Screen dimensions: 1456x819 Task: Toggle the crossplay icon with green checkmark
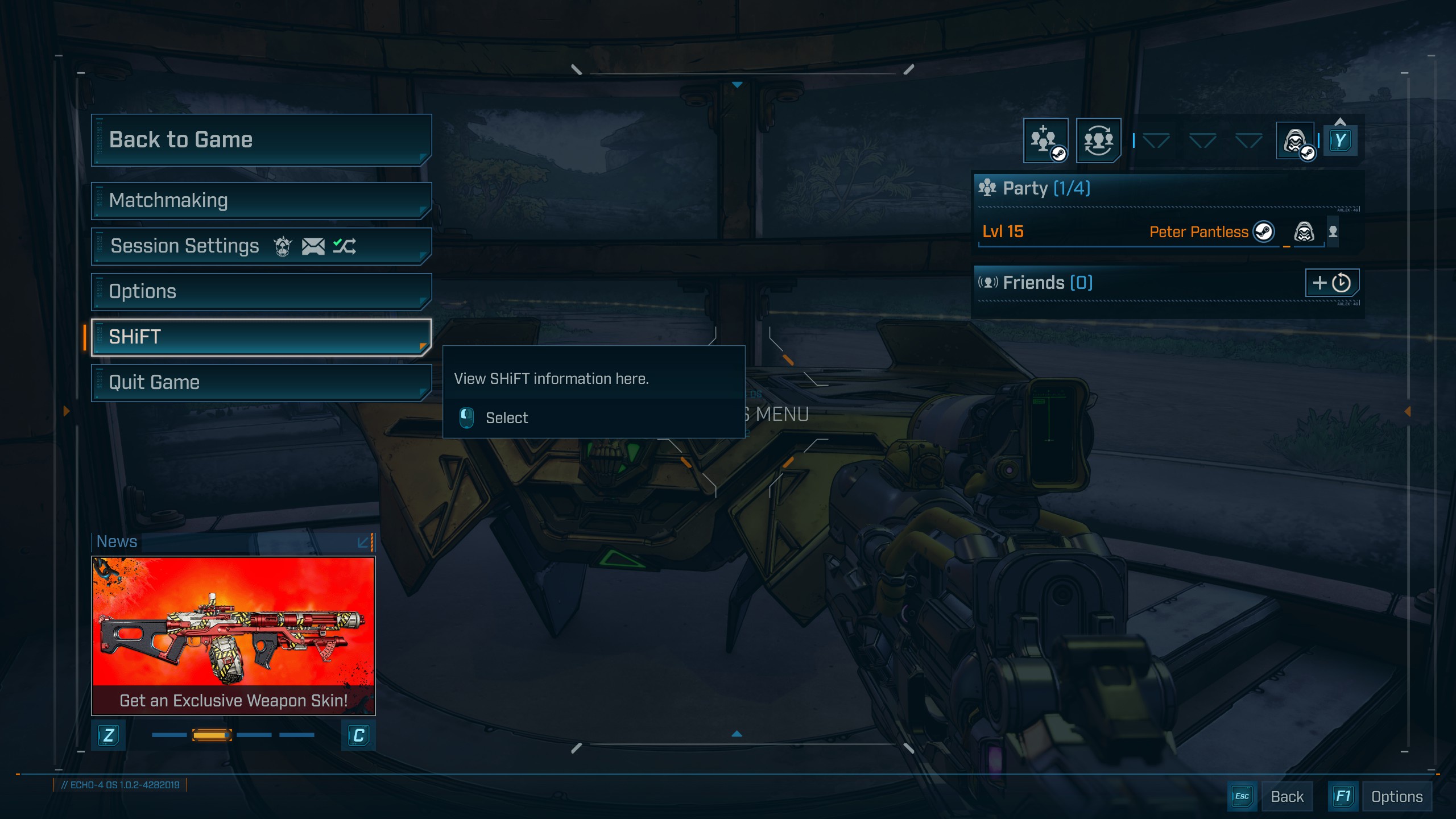346,245
